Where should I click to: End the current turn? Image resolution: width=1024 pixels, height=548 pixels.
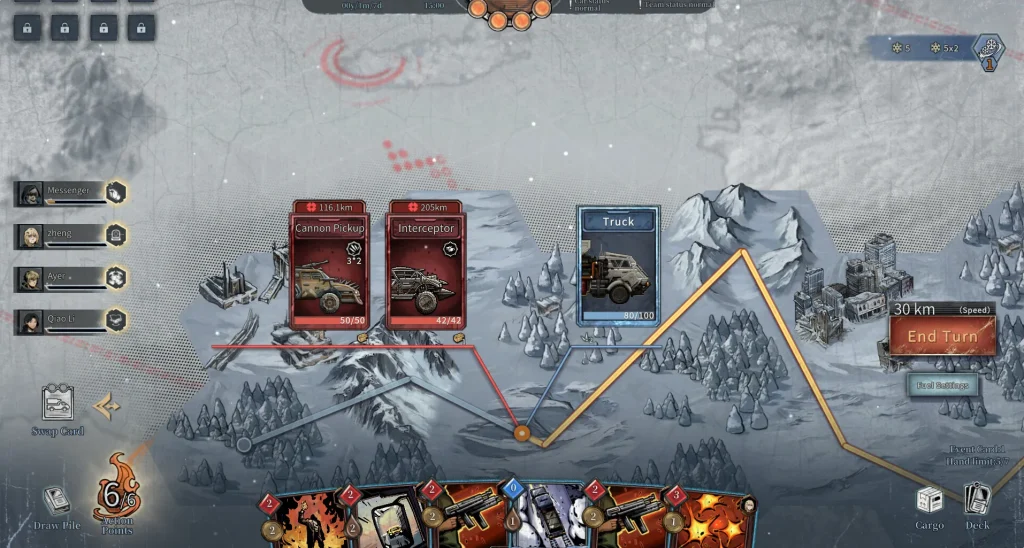coord(941,337)
